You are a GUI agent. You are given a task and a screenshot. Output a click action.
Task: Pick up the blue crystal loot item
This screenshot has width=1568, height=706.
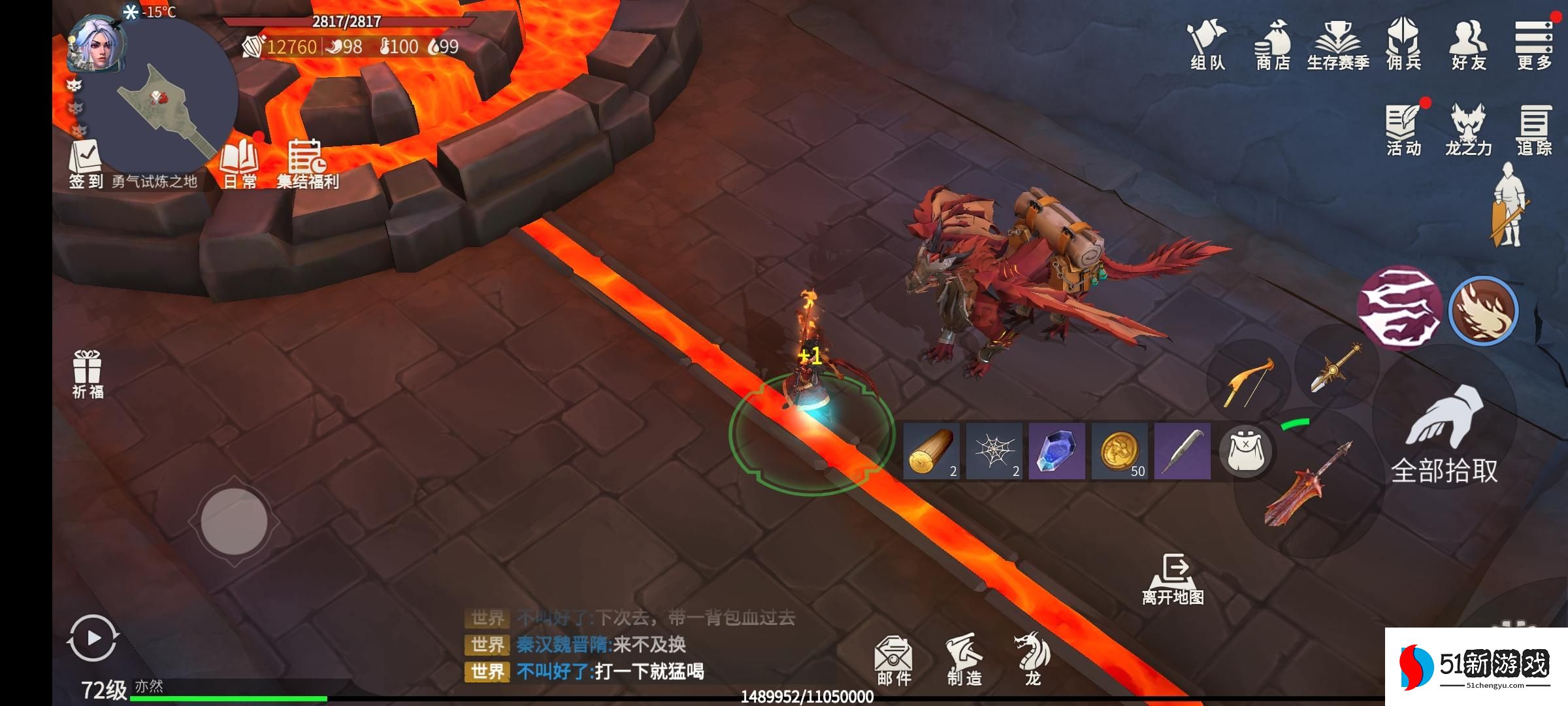click(x=1056, y=451)
